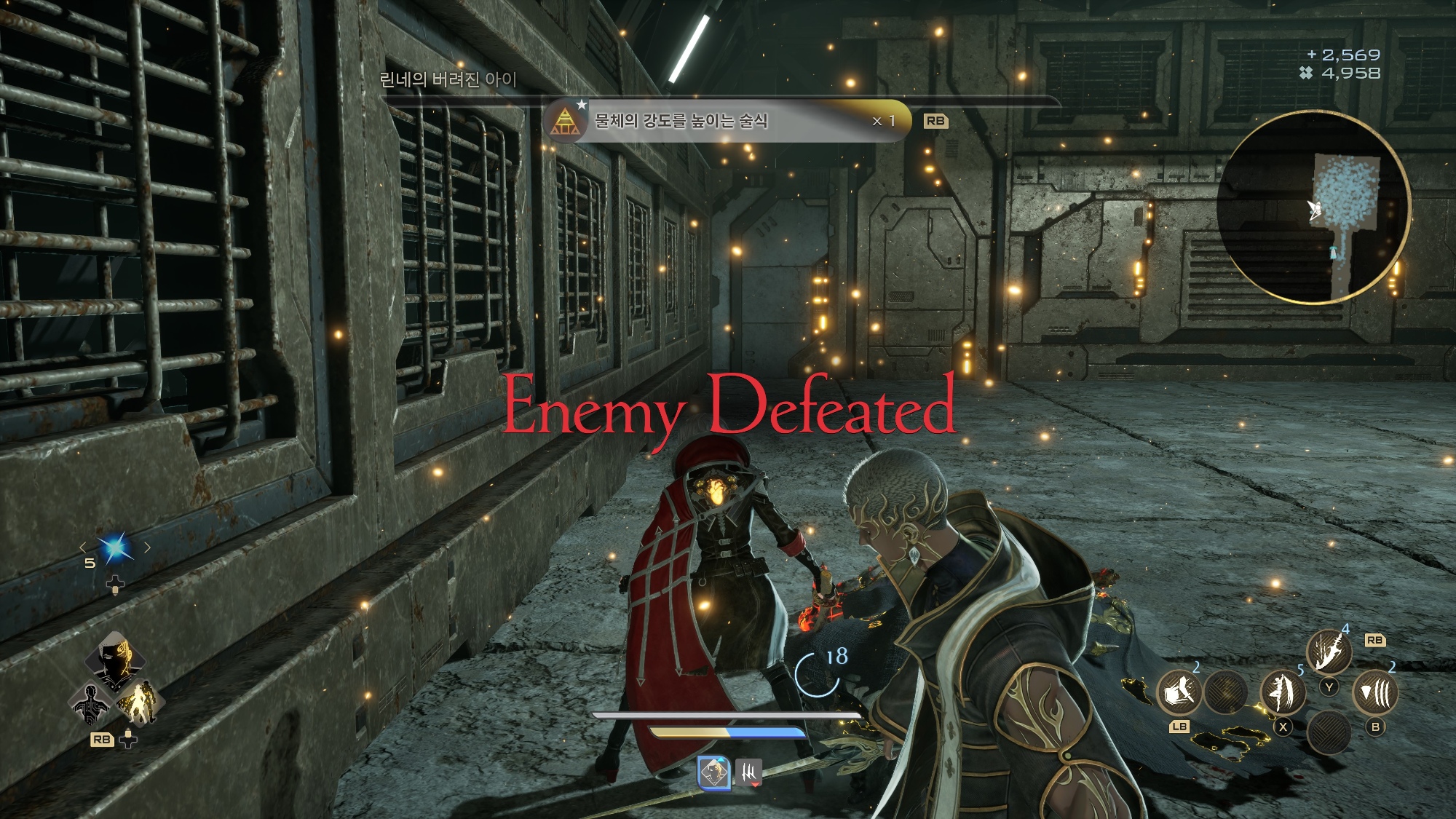This screenshot has height=819, width=1456.
Task: Activate the triple claw slash skill
Action: click(1375, 692)
